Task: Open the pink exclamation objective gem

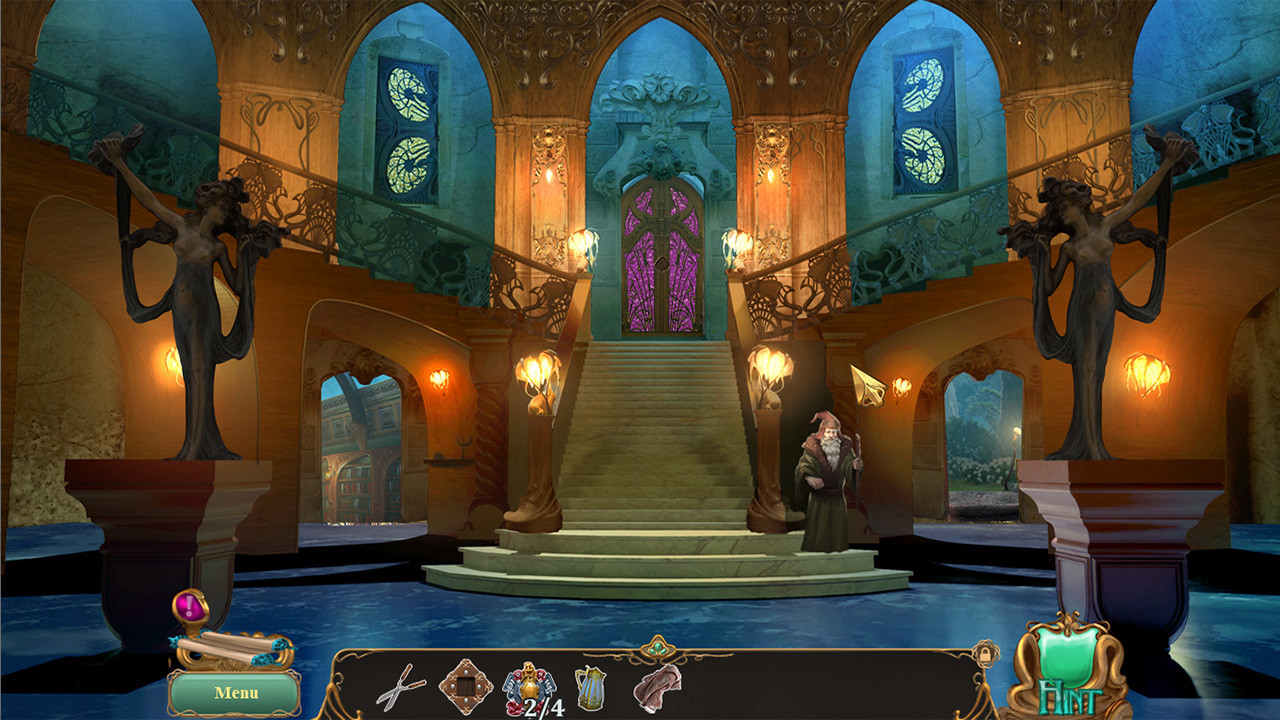Action: [x=189, y=606]
